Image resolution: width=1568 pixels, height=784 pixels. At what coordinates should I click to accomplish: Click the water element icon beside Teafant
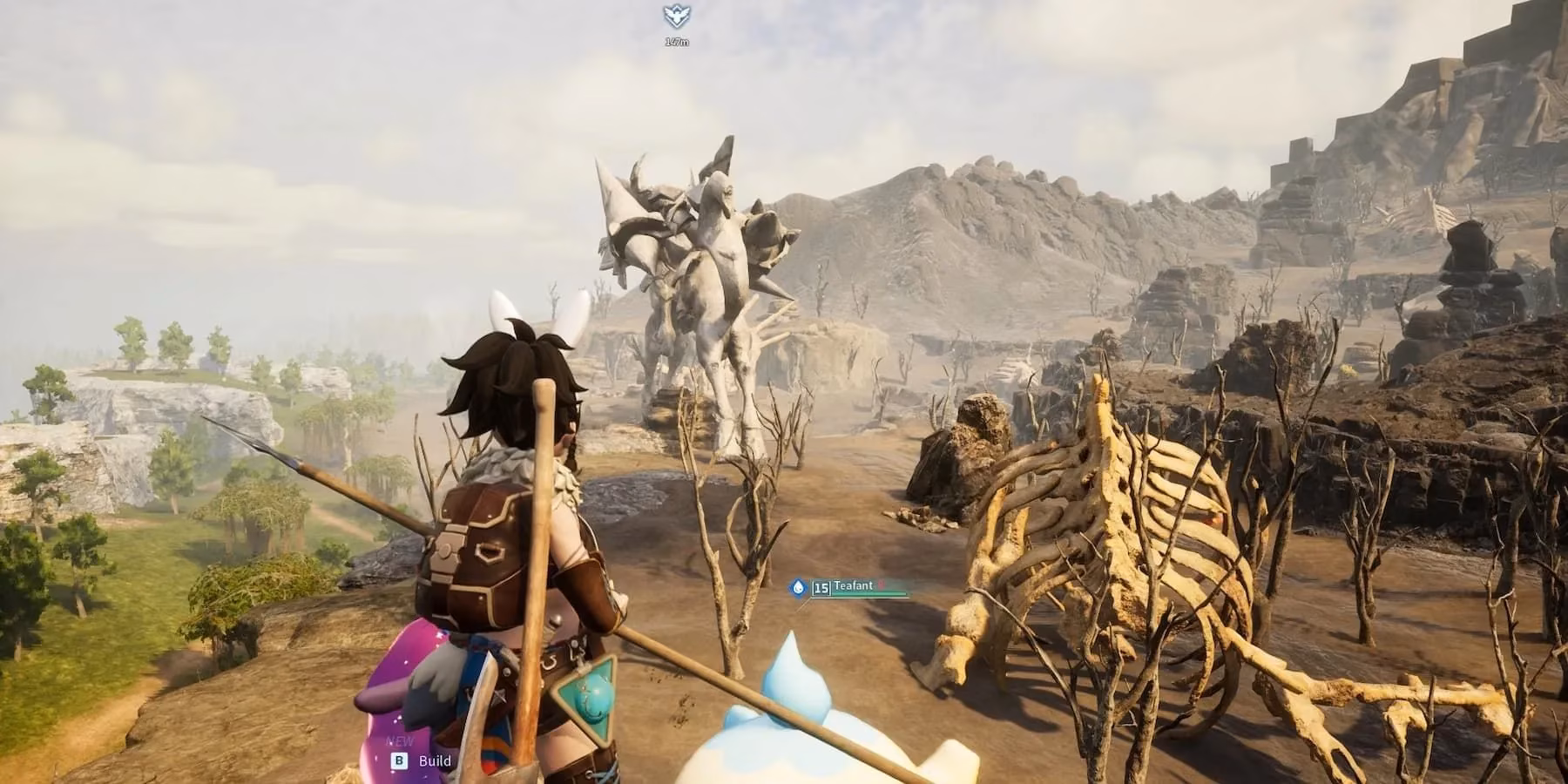point(798,587)
